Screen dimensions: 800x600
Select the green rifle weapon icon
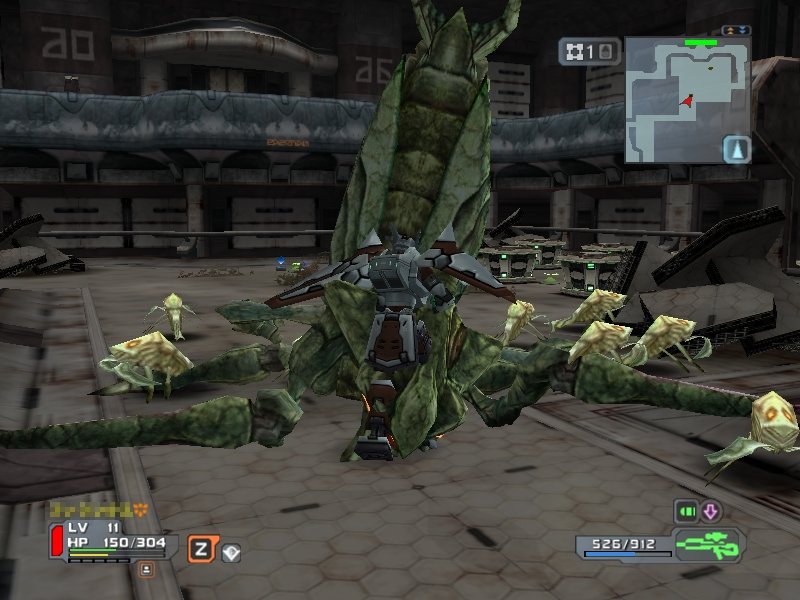point(708,546)
